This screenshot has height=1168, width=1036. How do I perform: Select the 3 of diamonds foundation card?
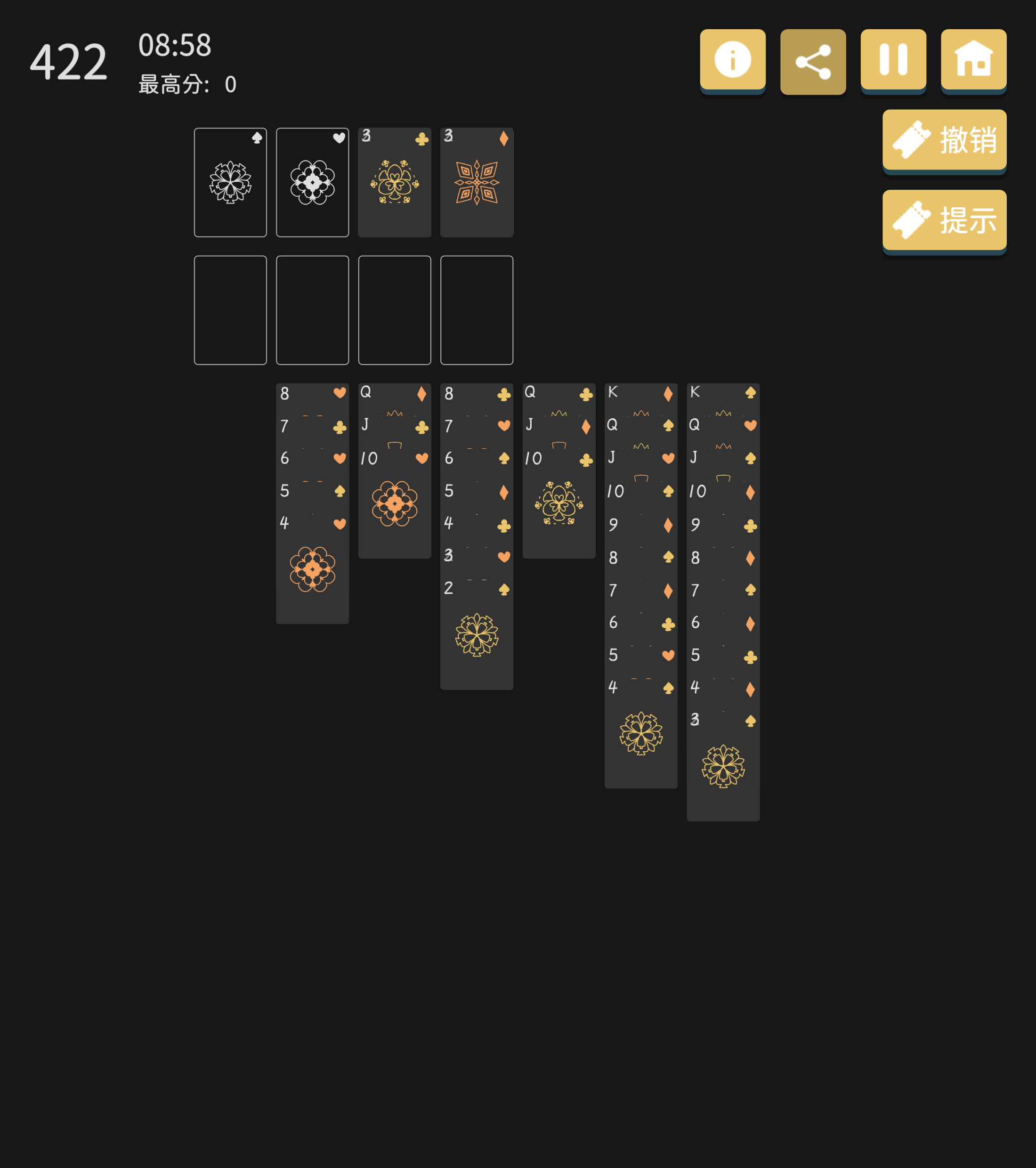477,182
